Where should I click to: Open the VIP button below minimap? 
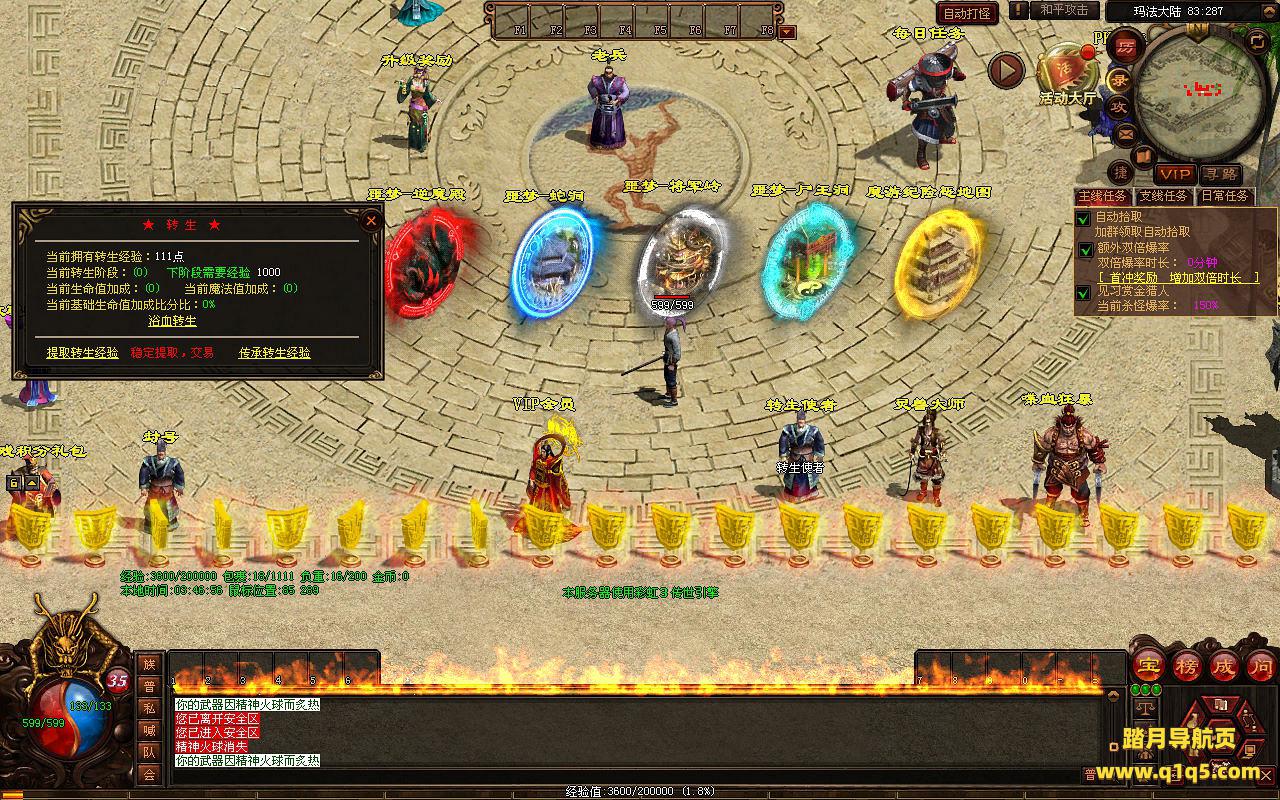(x=1175, y=174)
